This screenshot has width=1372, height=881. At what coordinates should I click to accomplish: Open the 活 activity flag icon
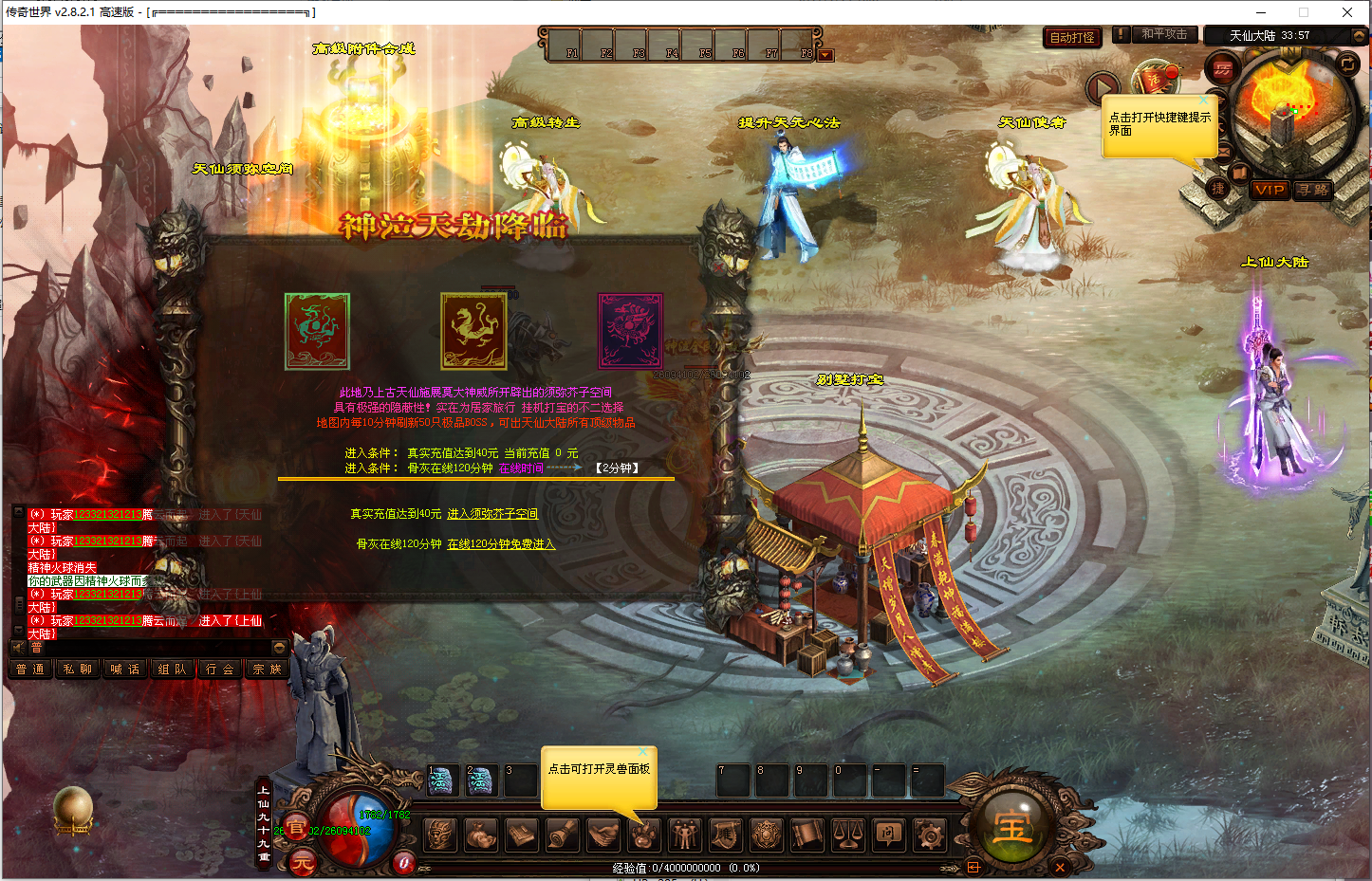pyautogui.click(x=1156, y=80)
